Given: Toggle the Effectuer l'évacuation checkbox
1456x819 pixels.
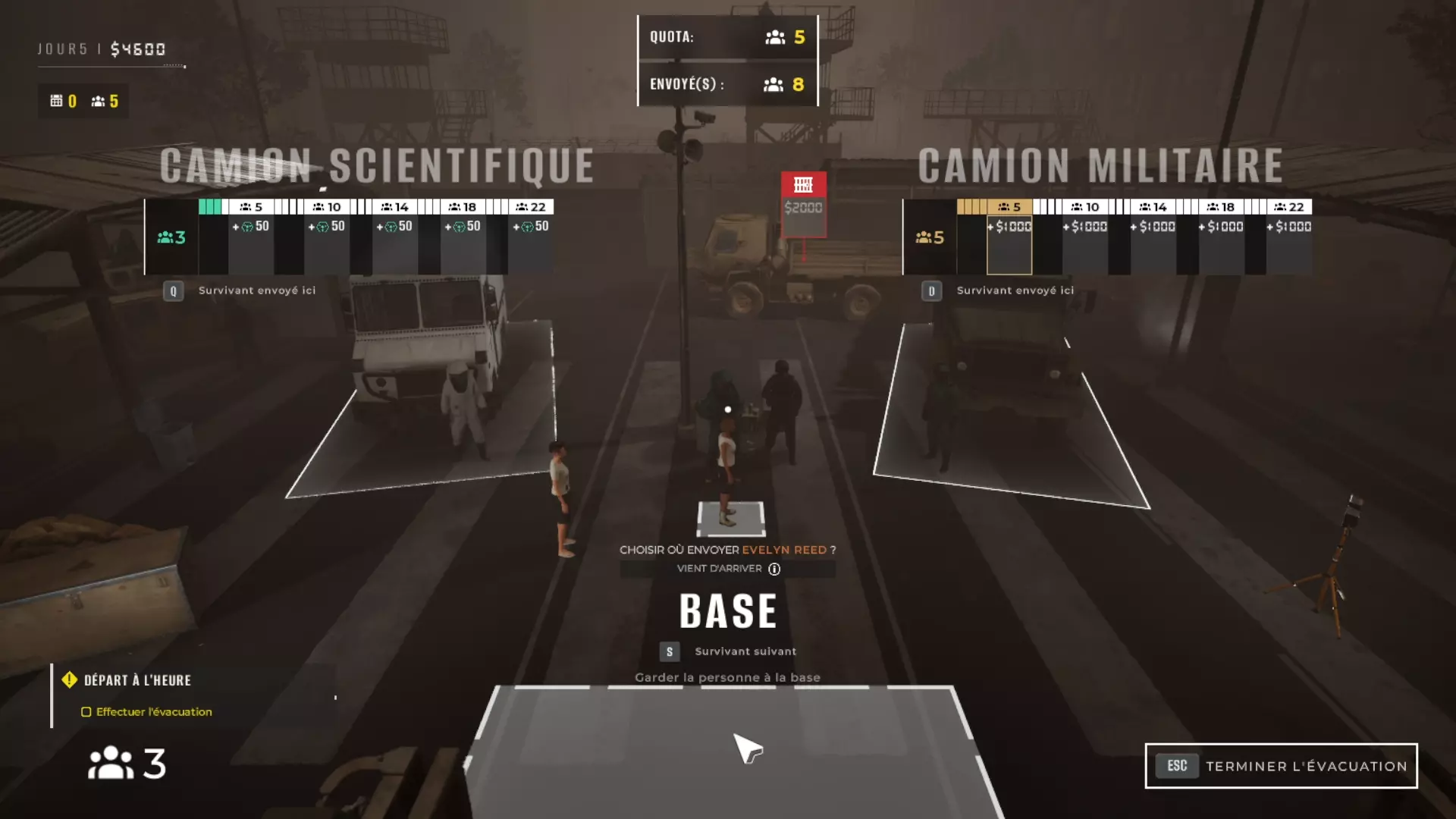Looking at the screenshot, I should (x=85, y=712).
